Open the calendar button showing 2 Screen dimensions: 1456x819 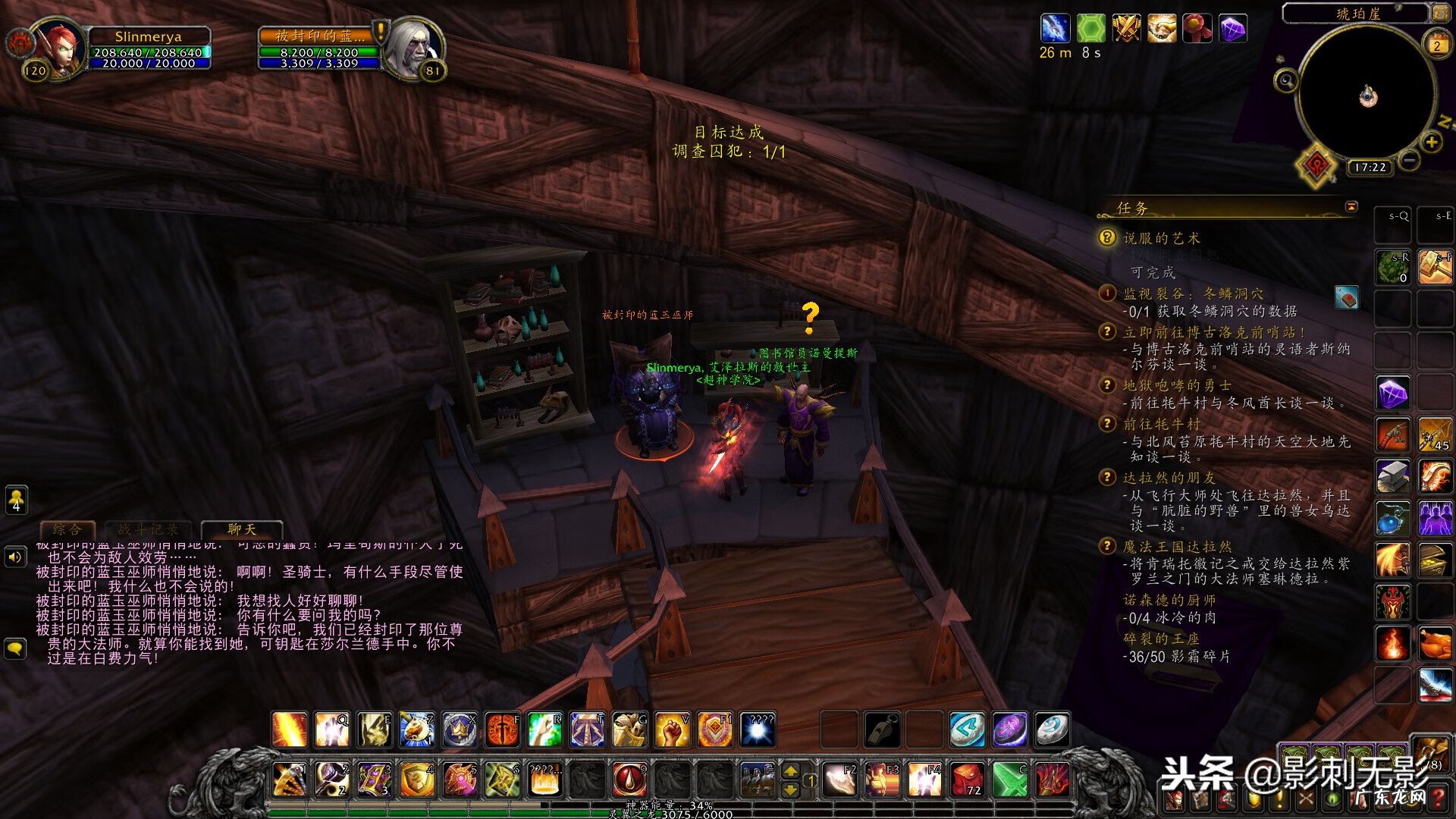click(x=1436, y=45)
